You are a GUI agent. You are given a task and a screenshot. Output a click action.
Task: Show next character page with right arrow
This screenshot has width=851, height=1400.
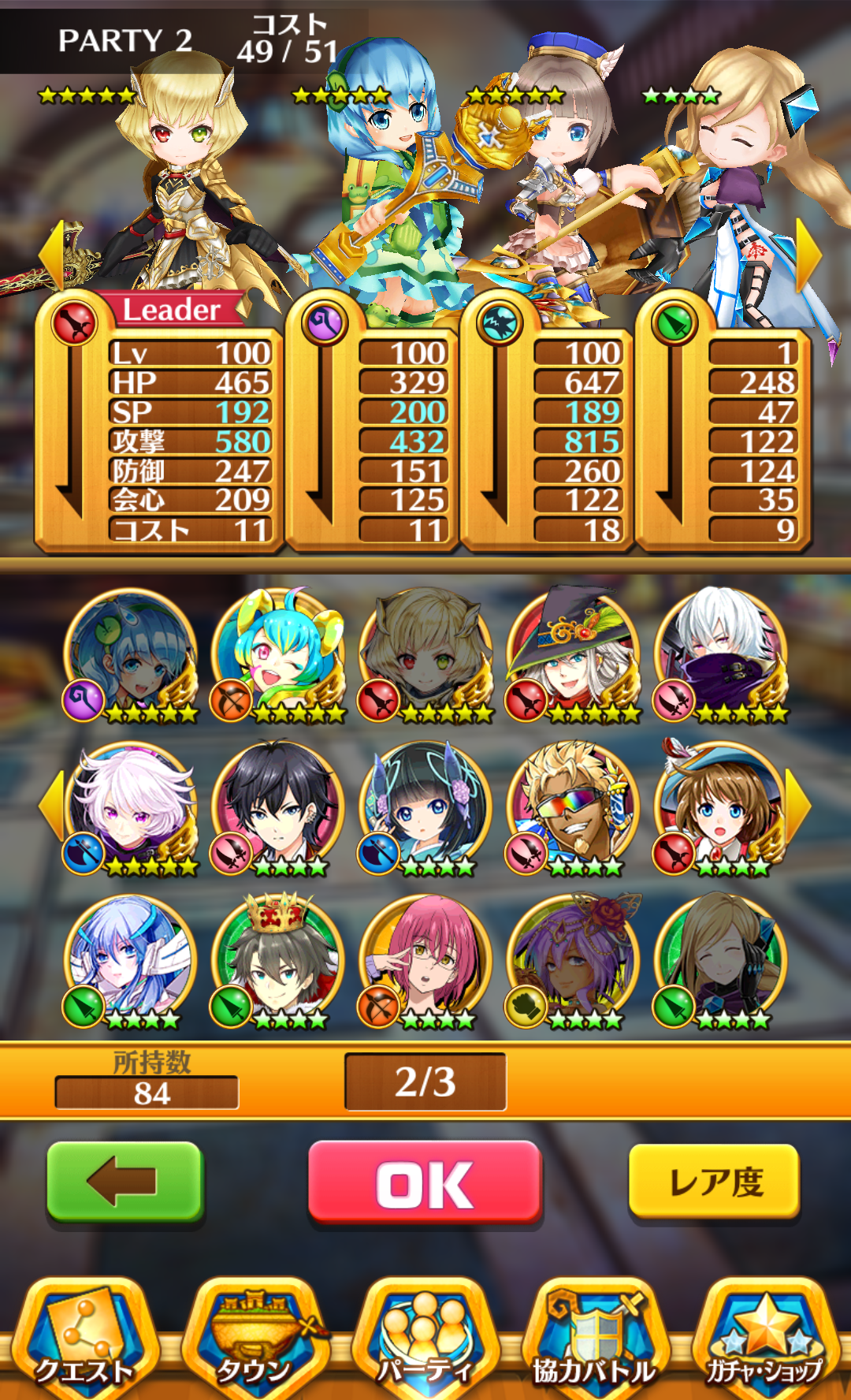click(x=797, y=806)
